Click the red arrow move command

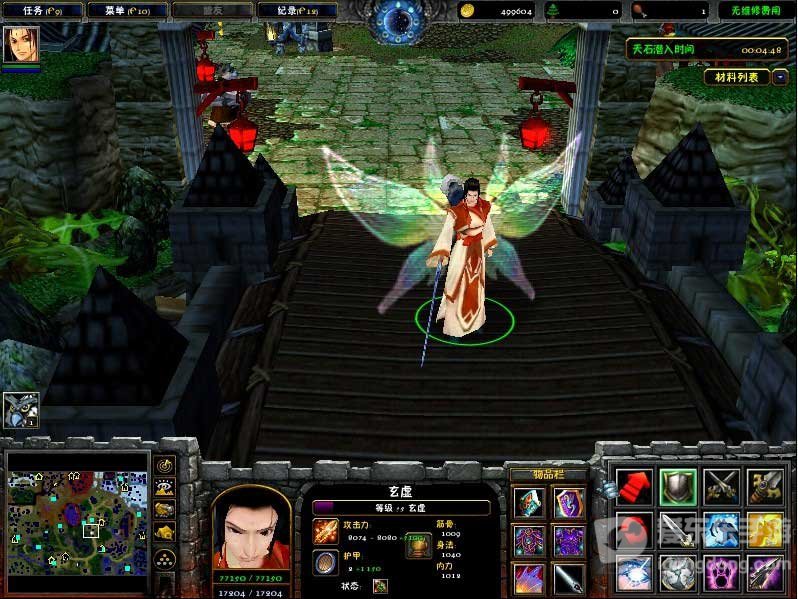634,487
